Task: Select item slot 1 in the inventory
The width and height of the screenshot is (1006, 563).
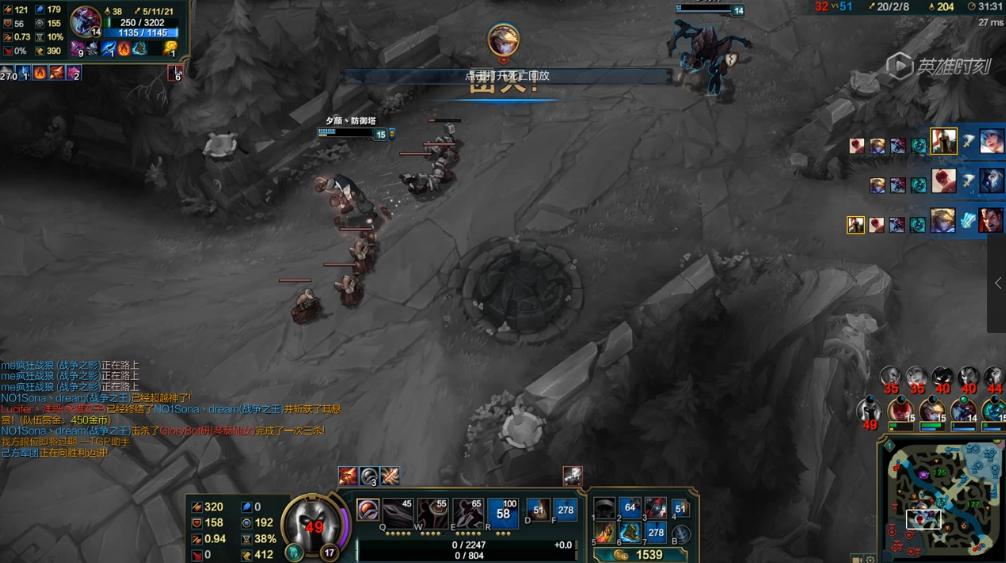Action: (605, 509)
